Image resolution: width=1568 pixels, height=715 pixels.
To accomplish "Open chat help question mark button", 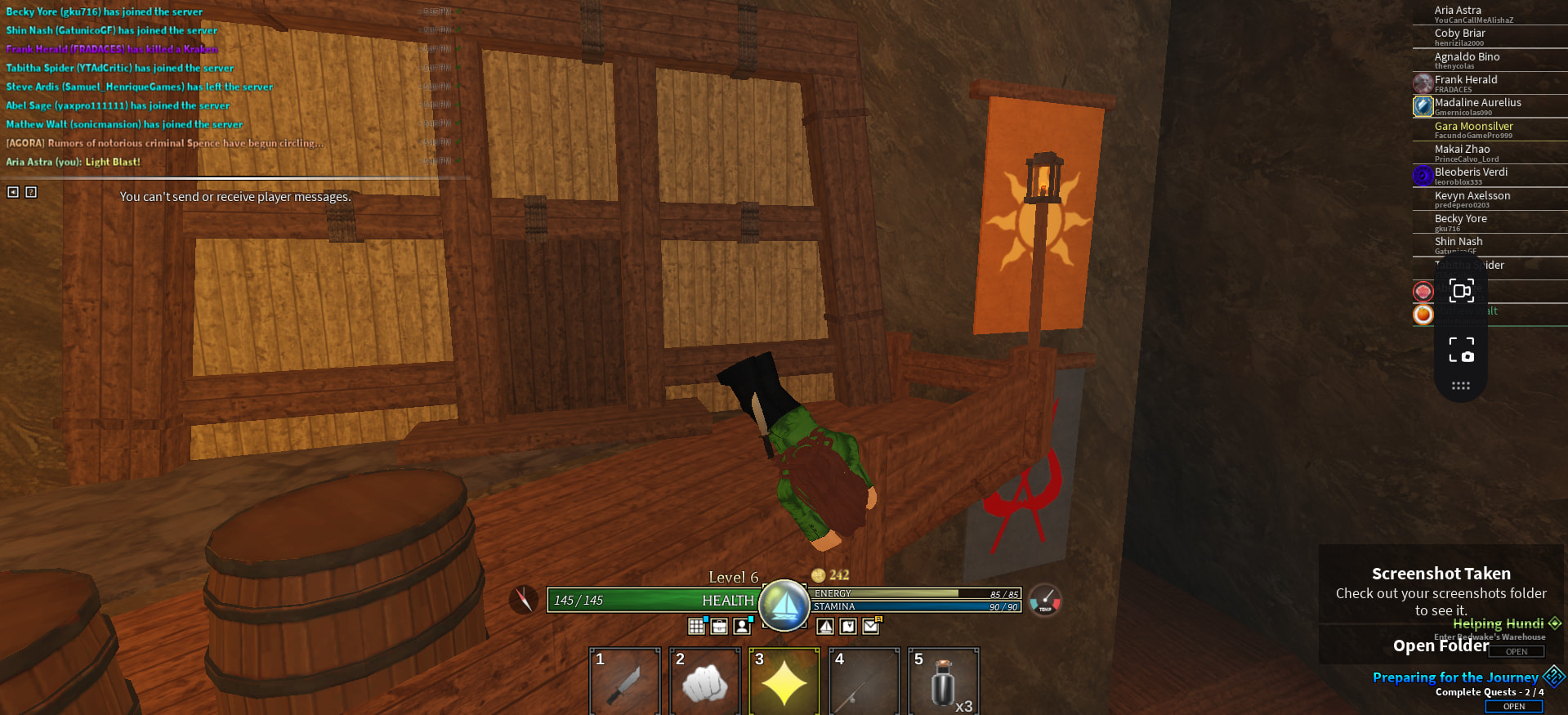I will point(31,192).
